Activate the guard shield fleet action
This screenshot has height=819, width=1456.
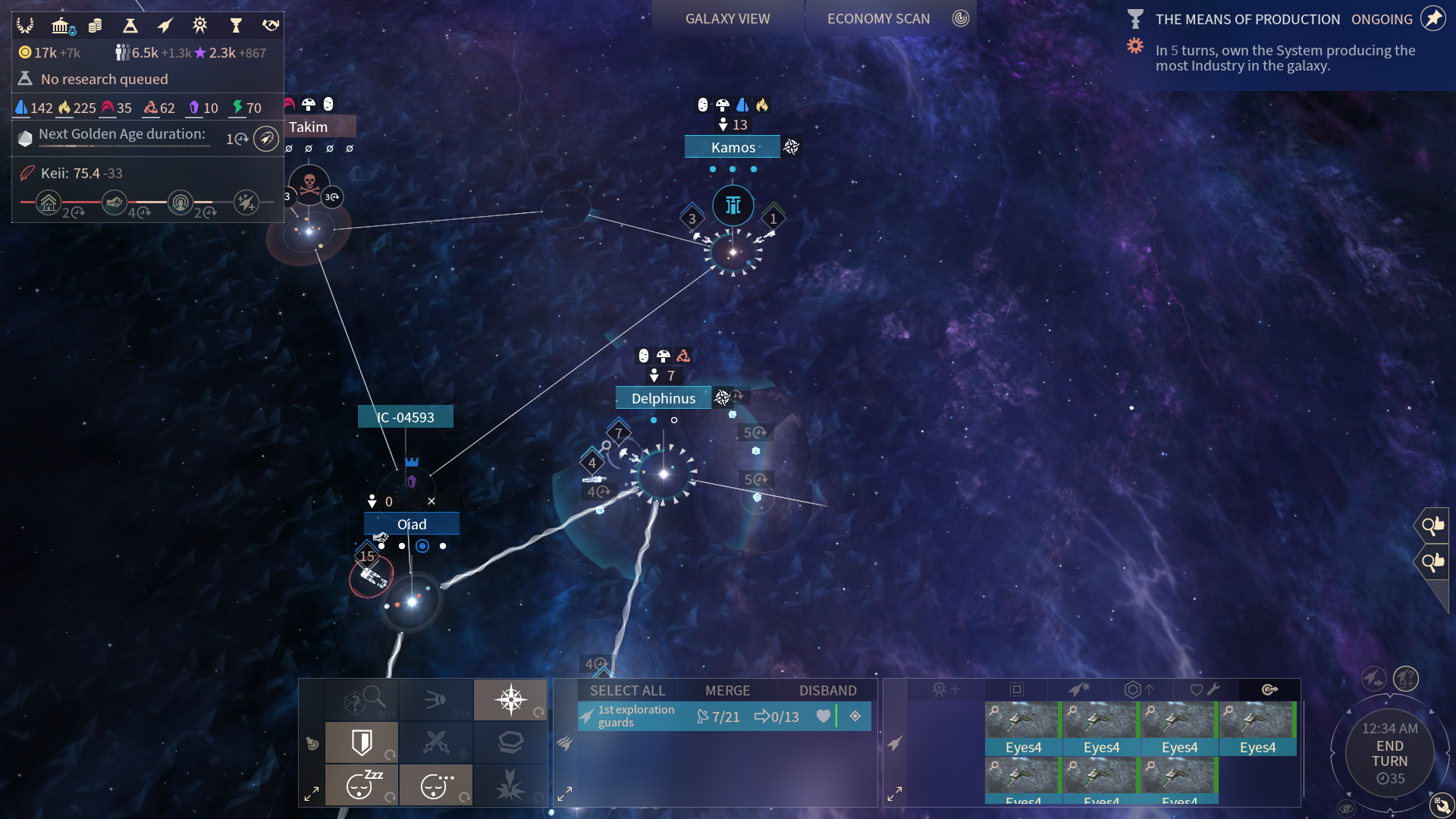click(x=362, y=742)
